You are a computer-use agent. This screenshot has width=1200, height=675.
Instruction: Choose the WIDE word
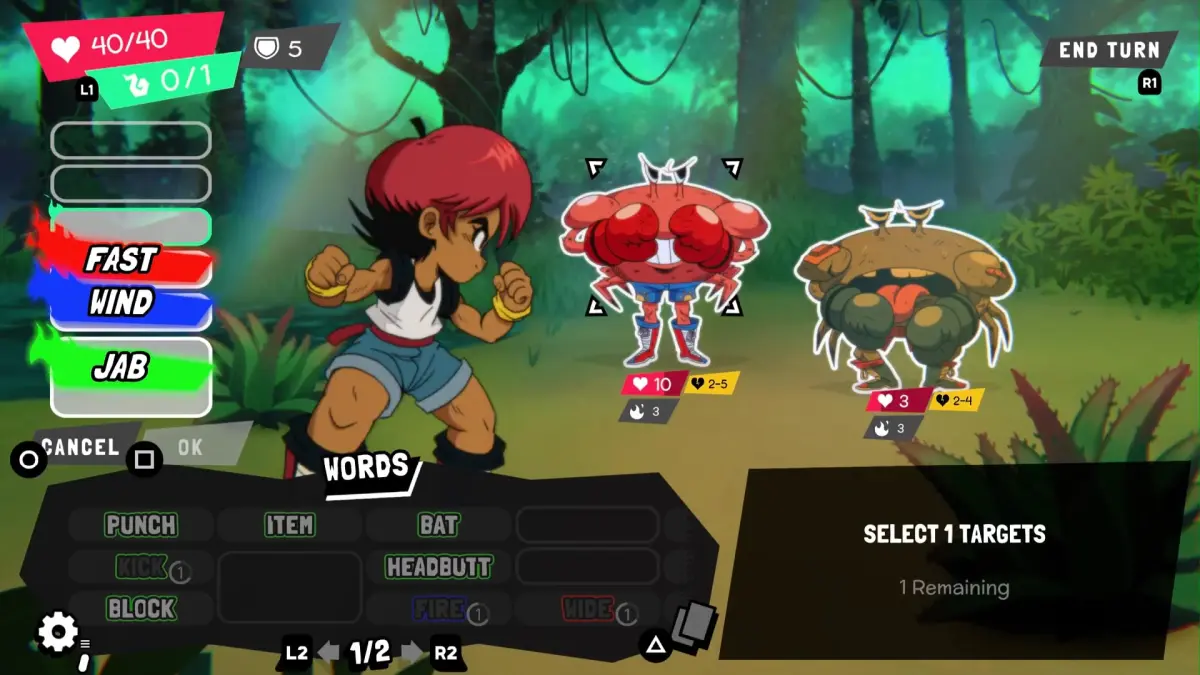click(587, 608)
